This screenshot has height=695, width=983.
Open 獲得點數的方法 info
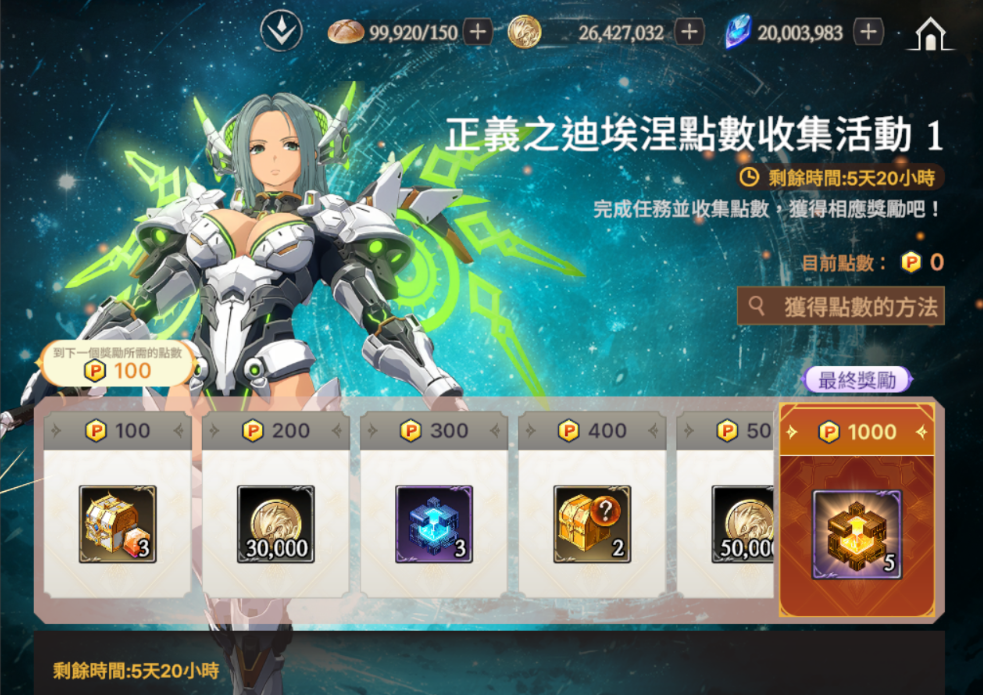coord(840,307)
